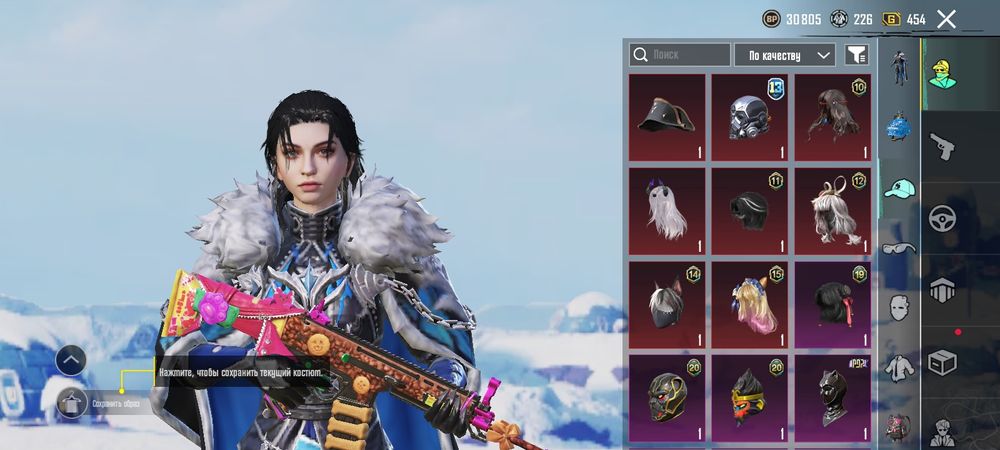Close the inventory screen with the X
The height and width of the screenshot is (450, 1000).
tap(946, 19)
